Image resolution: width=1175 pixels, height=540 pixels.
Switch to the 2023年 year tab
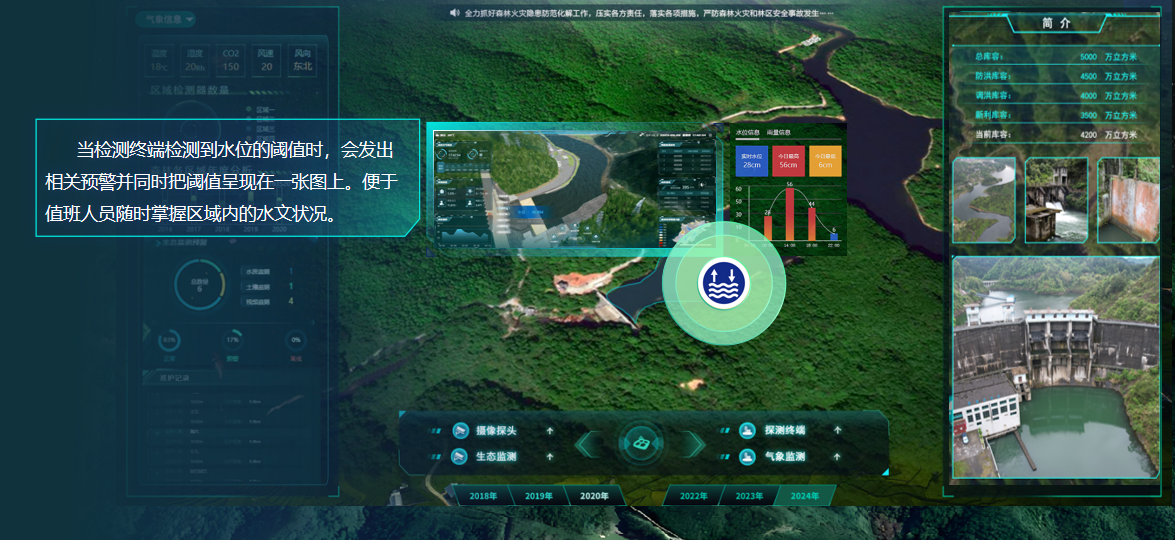(x=749, y=496)
